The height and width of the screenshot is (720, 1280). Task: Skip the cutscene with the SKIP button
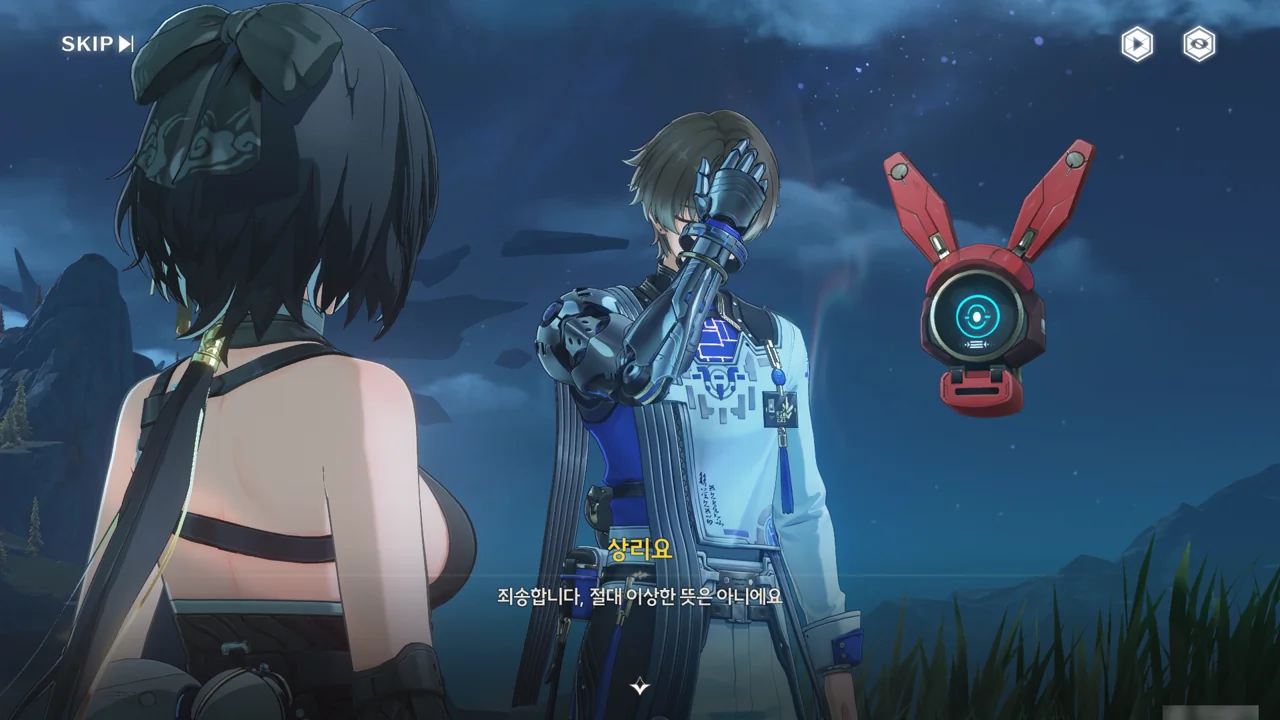97,44
